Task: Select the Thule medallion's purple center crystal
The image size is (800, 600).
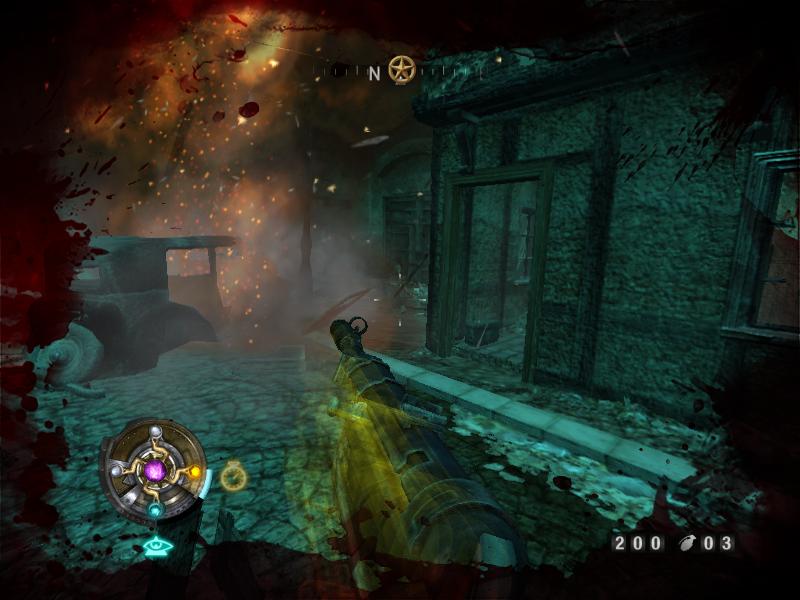Action: [x=154, y=469]
